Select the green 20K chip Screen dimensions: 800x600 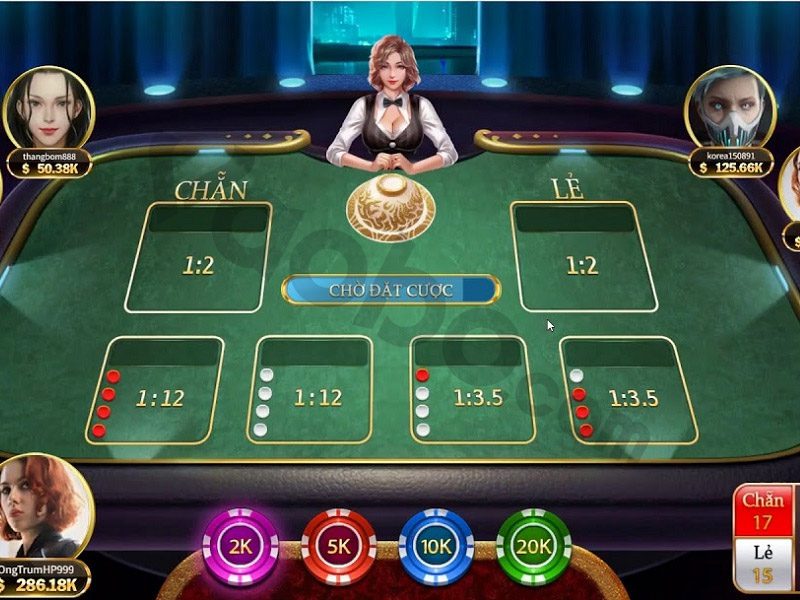click(x=533, y=546)
